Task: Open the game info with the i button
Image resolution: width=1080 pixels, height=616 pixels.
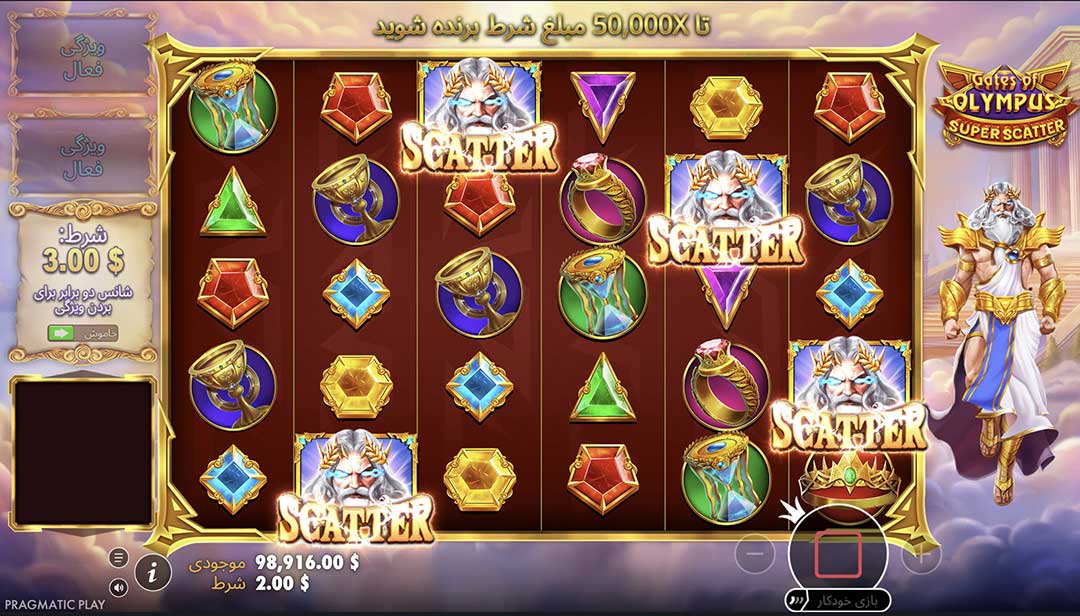Action: (152, 572)
